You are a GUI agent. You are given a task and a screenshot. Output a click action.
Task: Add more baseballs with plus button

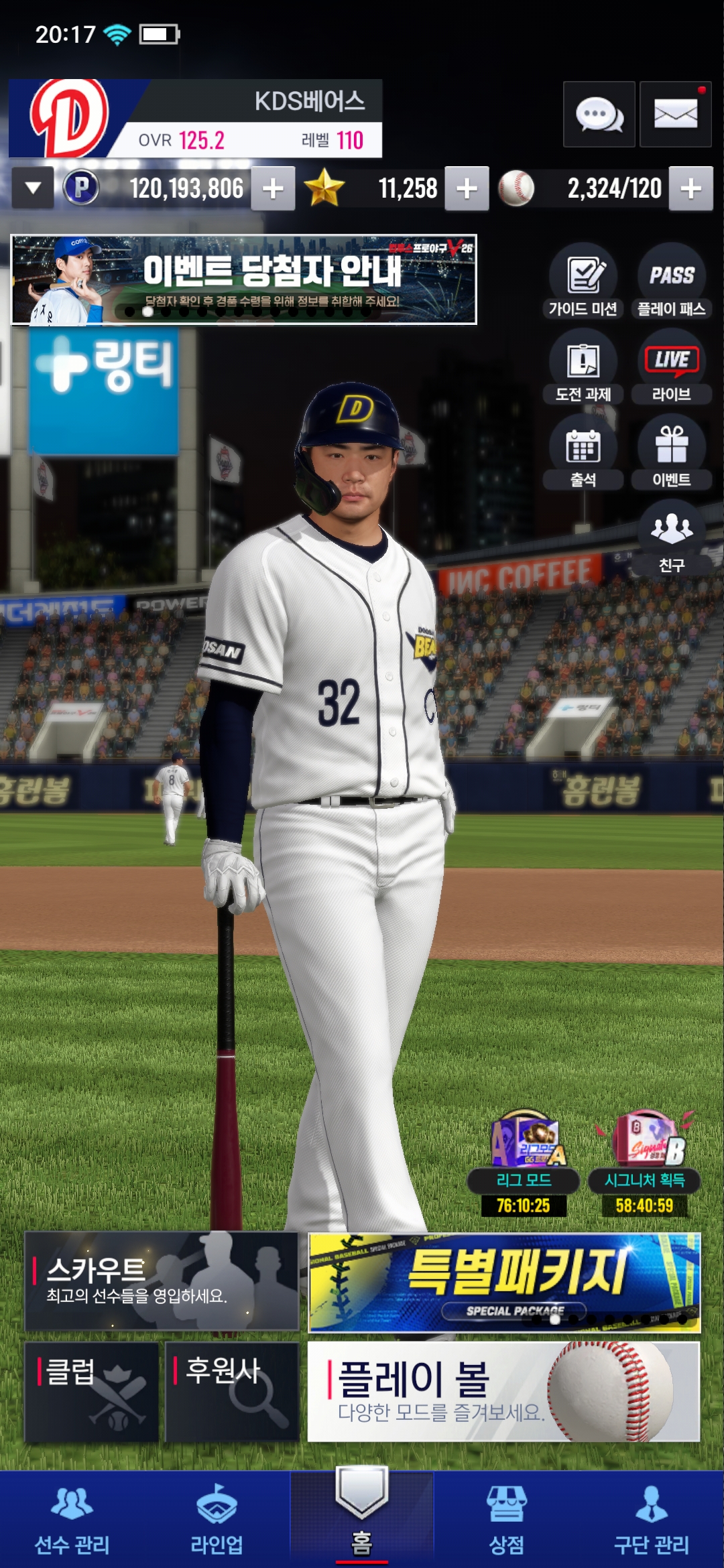pyautogui.click(x=691, y=189)
